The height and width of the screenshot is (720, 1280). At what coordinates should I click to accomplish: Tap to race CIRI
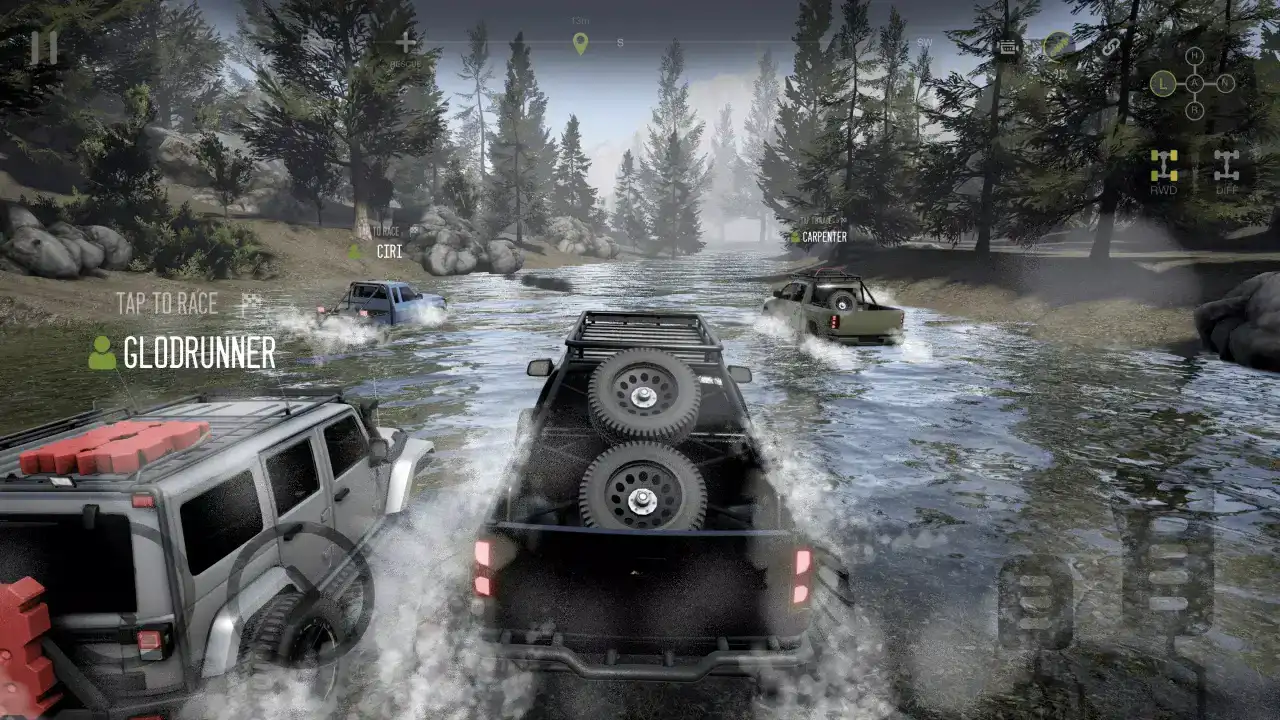point(390,251)
